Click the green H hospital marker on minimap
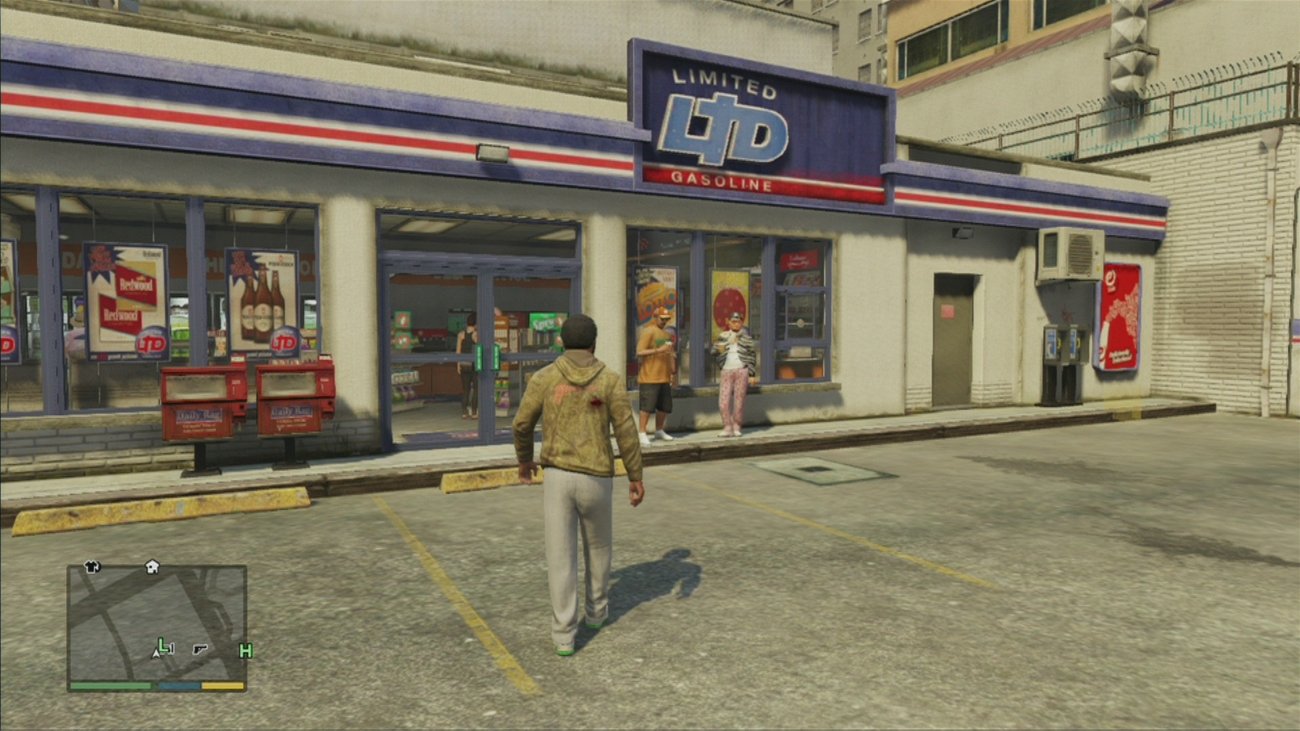Image resolution: width=1300 pixels, height=731 pixels. click(245, 651)
